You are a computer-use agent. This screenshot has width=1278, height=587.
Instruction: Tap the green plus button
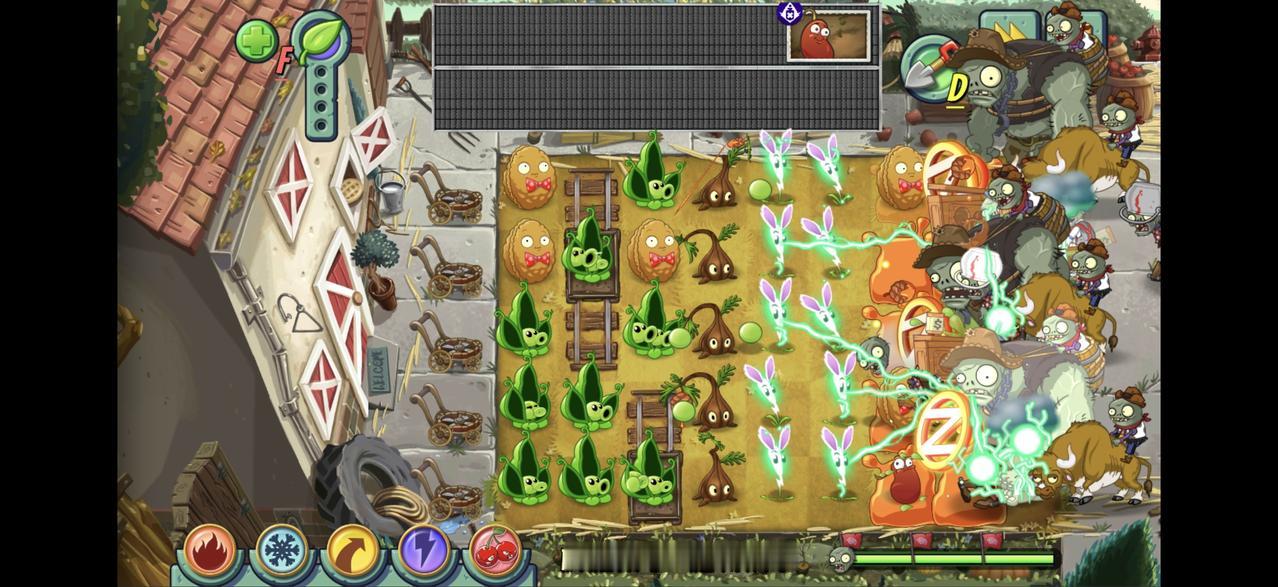pyautogui.click(x=256, y=42)
